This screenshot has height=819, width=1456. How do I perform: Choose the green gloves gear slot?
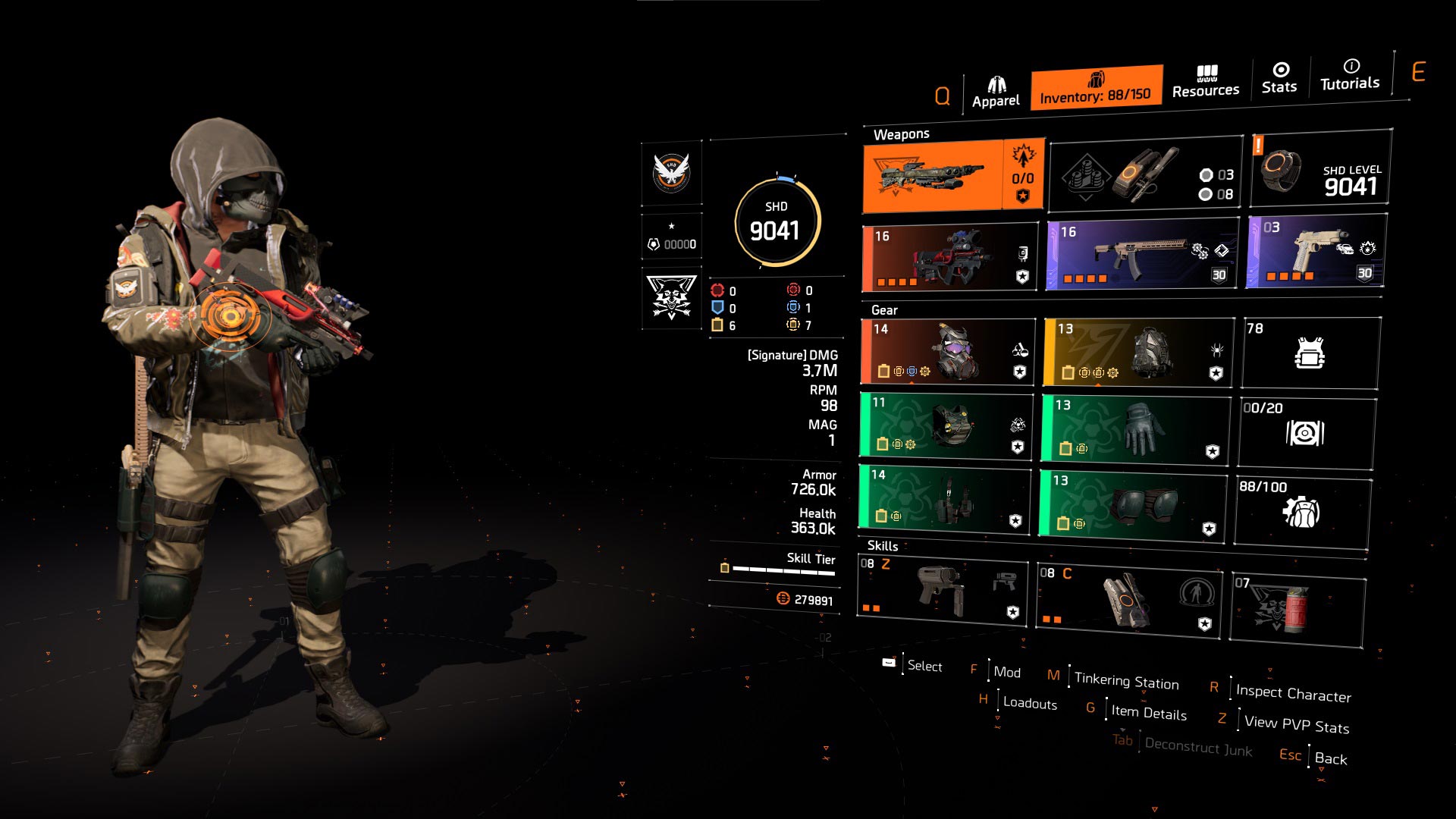(x=1134, y=427)
